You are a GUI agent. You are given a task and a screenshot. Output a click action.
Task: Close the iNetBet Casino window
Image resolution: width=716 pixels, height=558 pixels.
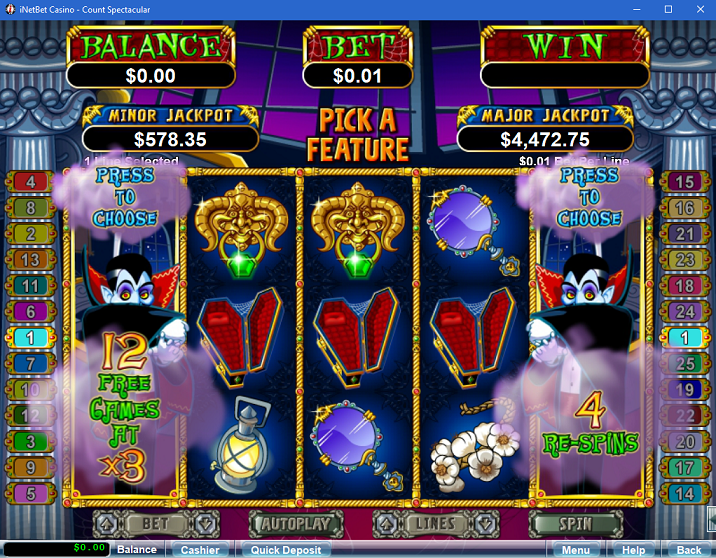pyautogui.click(x=696, y=8)
